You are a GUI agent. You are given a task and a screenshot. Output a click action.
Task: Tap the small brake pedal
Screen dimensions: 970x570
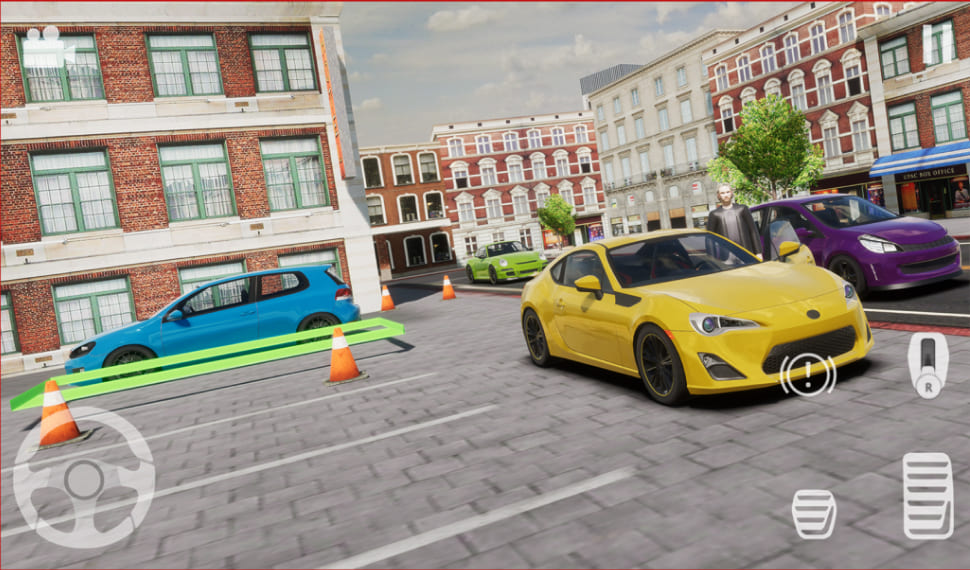[x=814, y=514]
